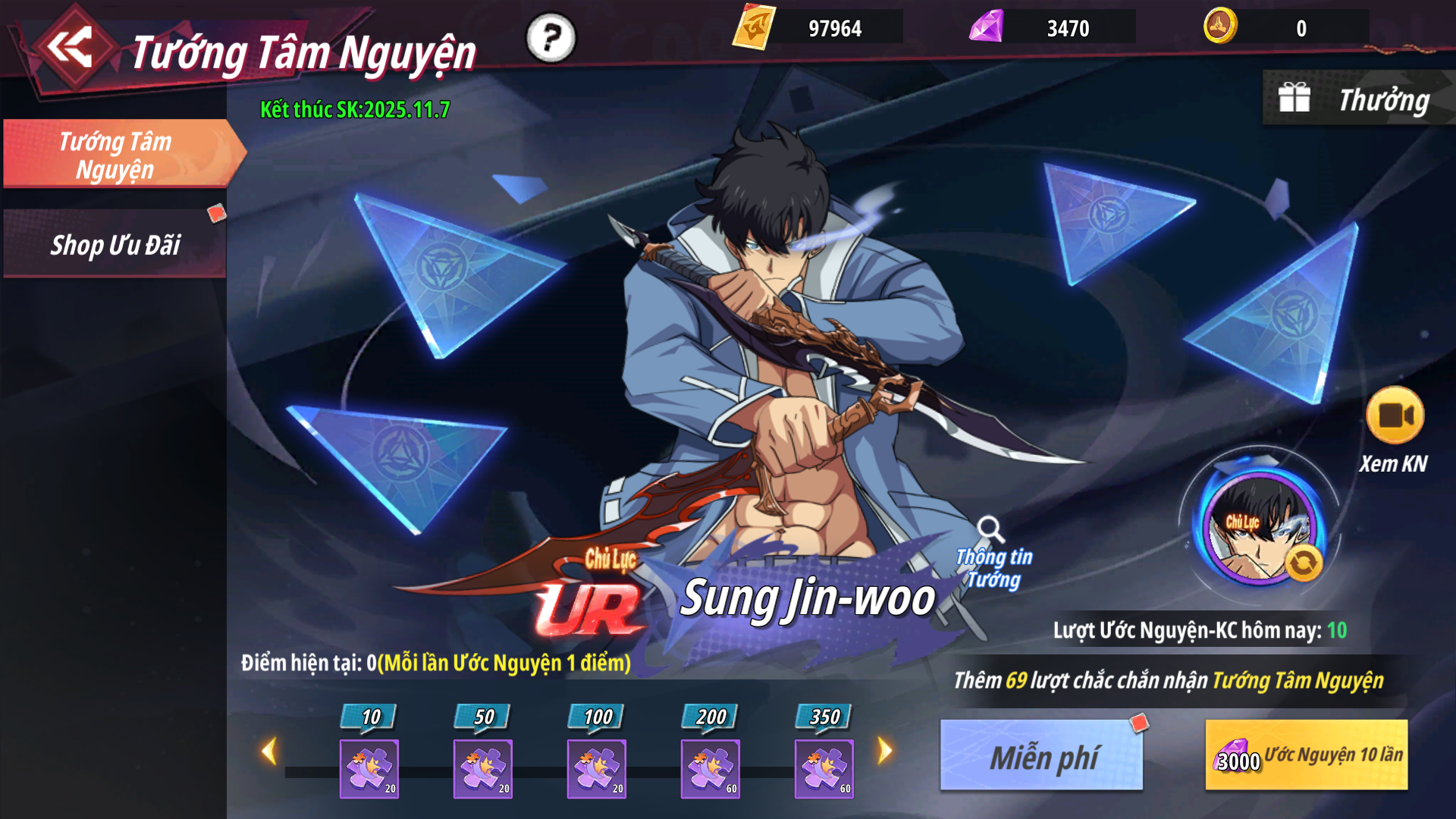
Task: Tap the golden ticket currency icon
Action: tap(754, 27)
